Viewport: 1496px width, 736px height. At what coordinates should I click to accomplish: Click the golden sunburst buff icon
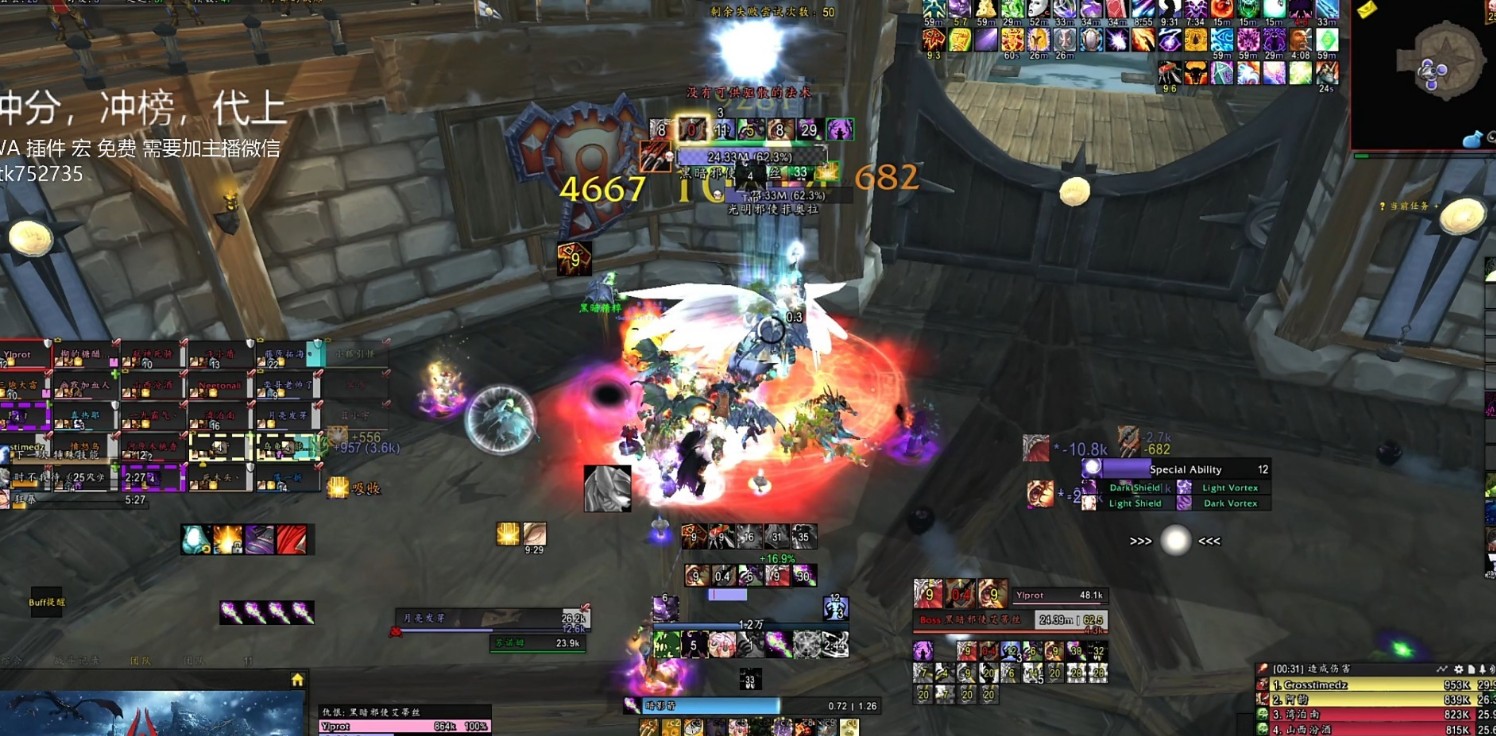pos(508,535)
